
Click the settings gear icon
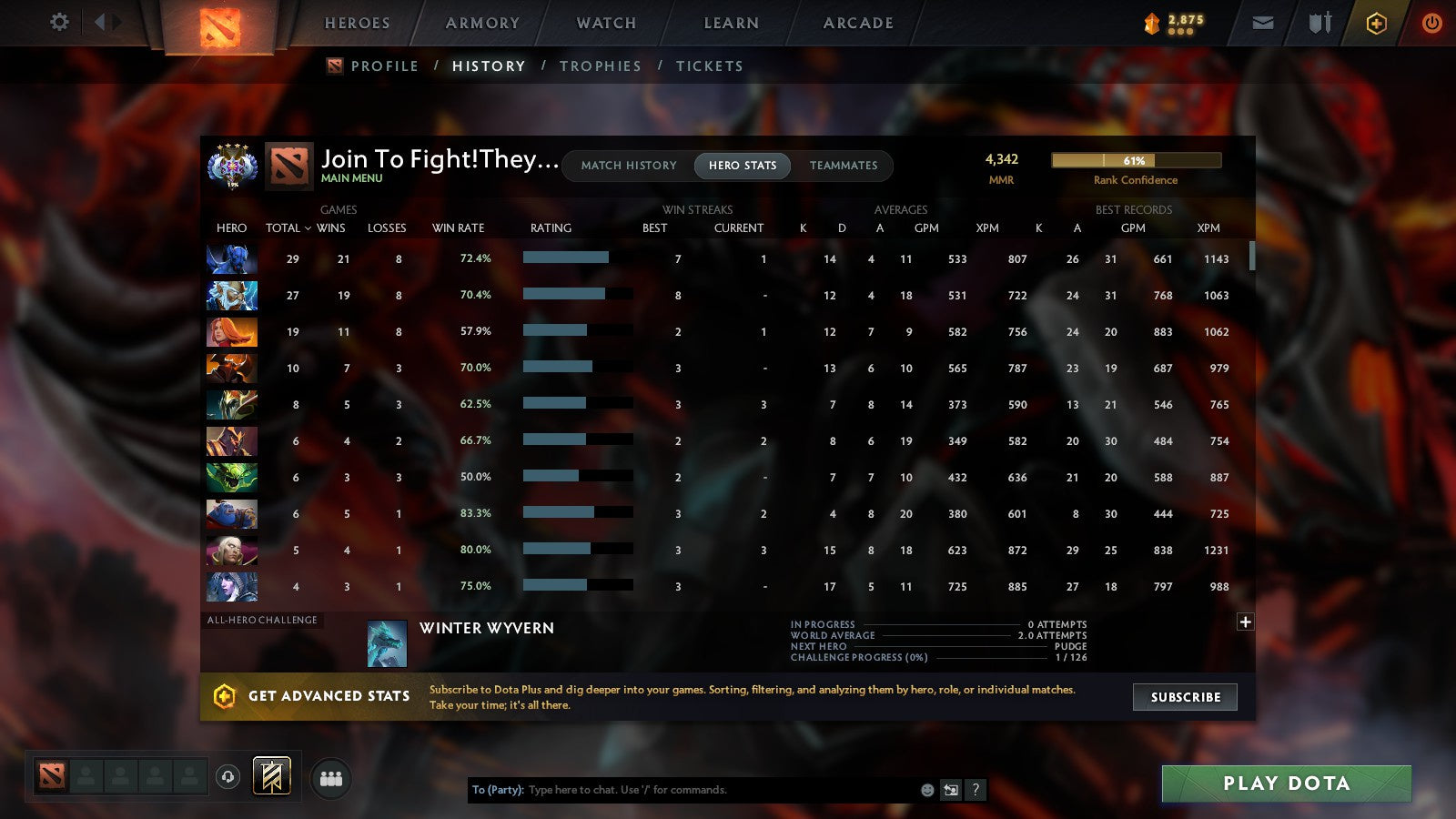[x=59, y=23]
